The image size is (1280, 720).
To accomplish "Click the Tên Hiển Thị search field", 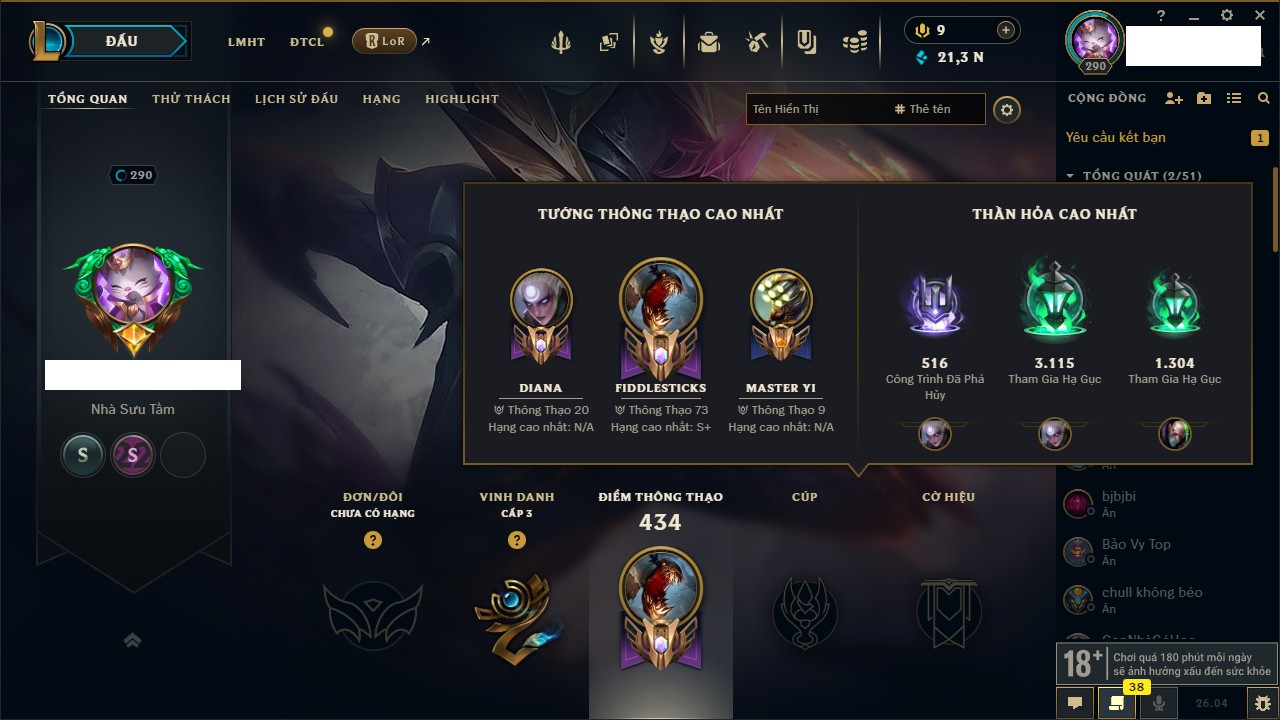I will click(815, 109).
